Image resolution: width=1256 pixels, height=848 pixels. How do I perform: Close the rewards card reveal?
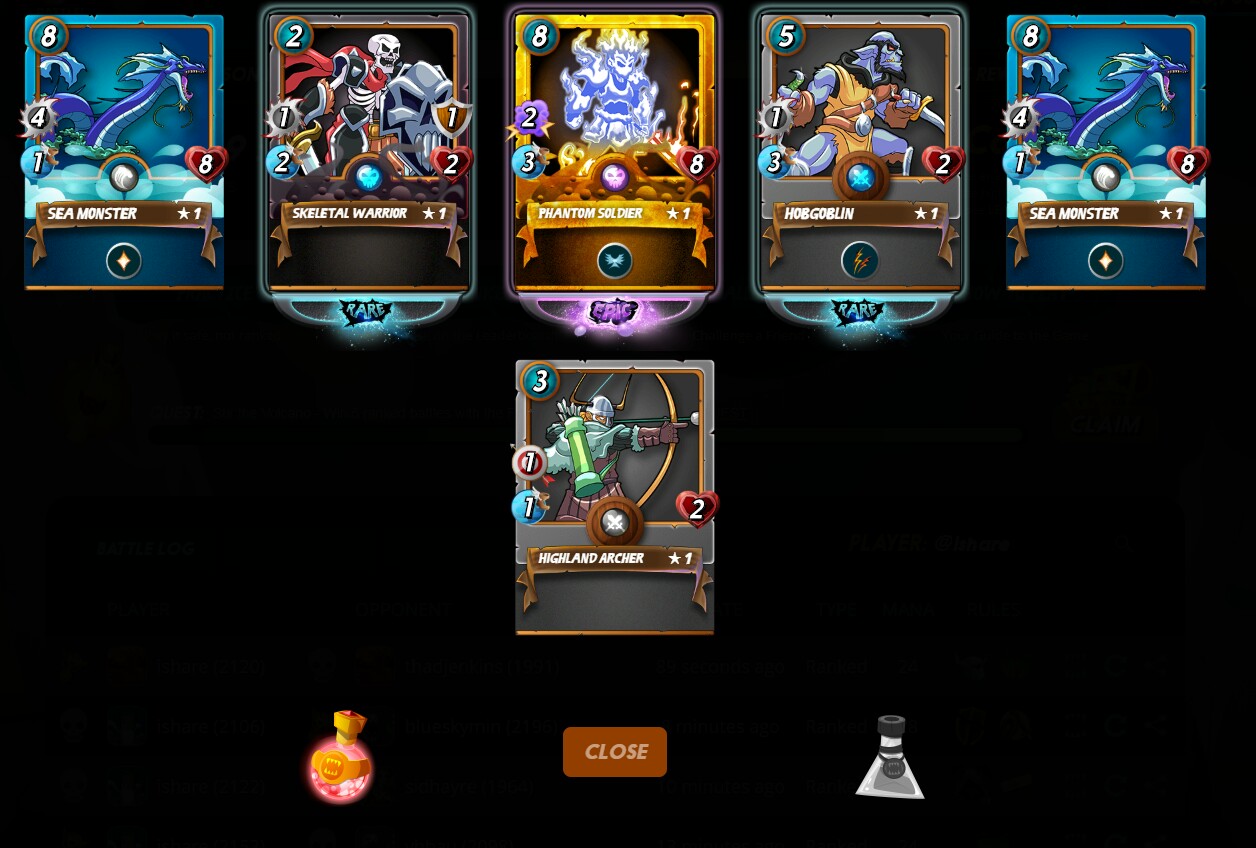click(614, 752)
